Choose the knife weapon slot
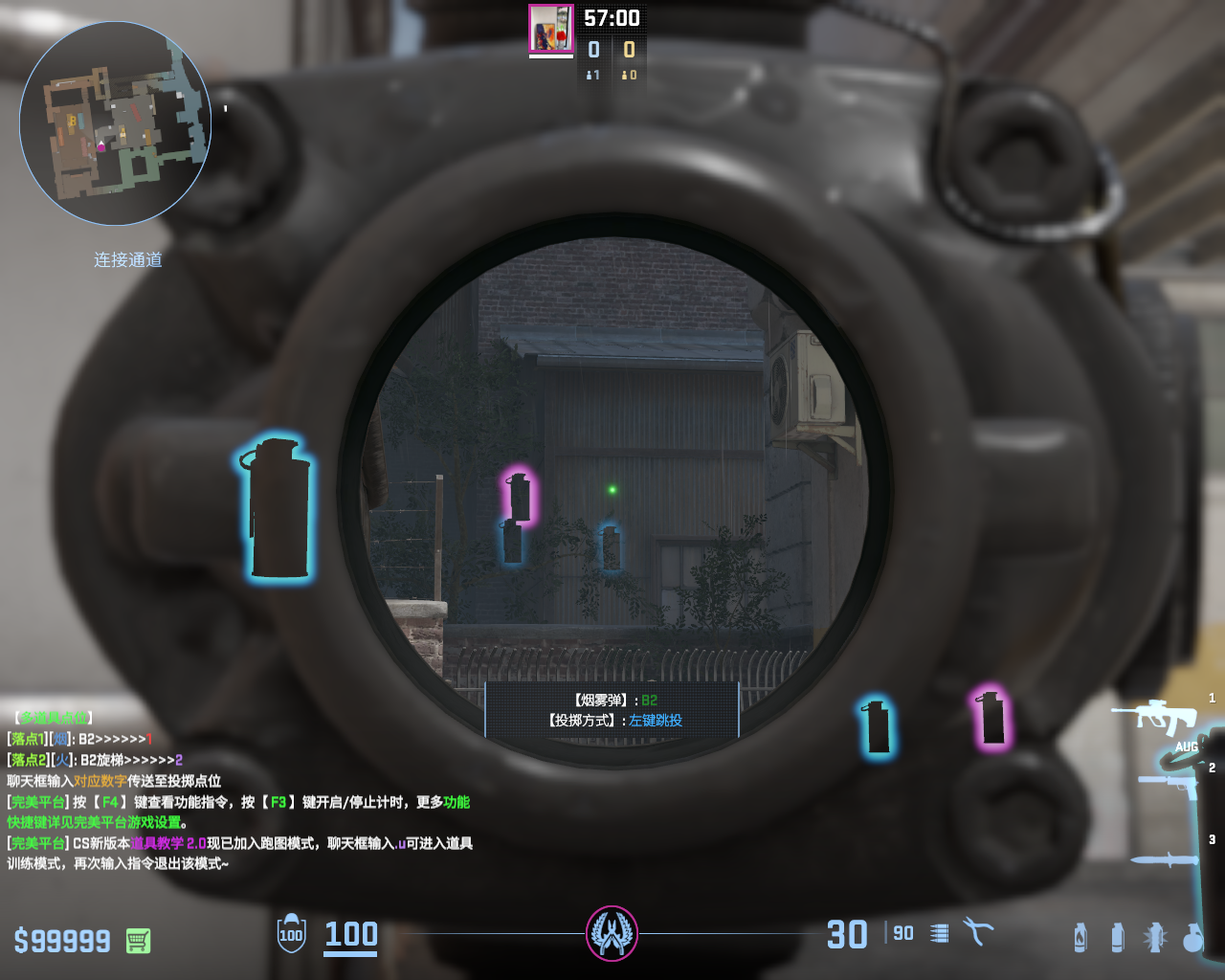The height and width of the screenshot is (980, 1225). pyautogui.click(x=1164, y=858)
